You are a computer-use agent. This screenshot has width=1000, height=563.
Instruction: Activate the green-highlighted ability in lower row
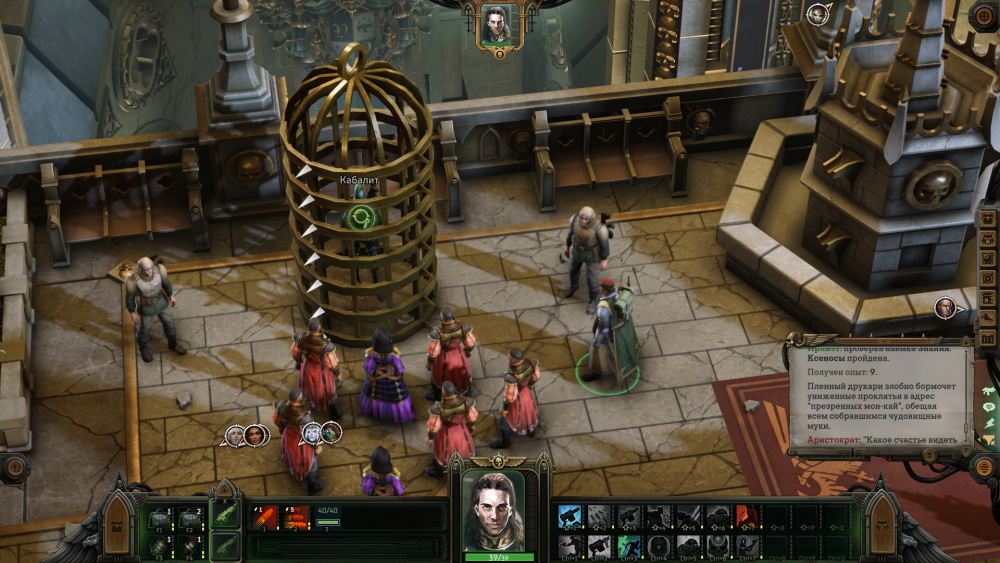[x=628, y=545]
